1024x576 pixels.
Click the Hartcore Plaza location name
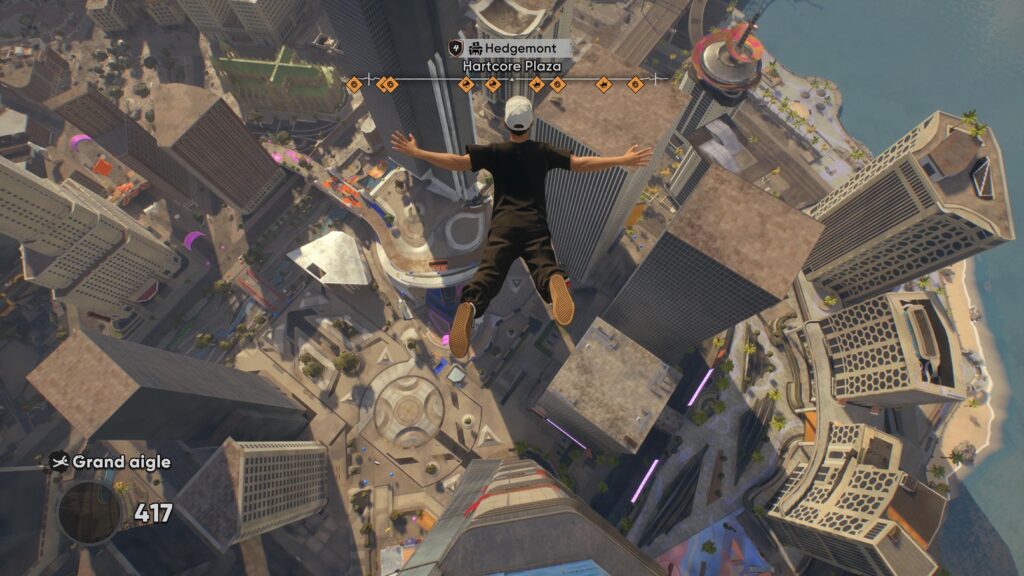(x=511, y=66)
